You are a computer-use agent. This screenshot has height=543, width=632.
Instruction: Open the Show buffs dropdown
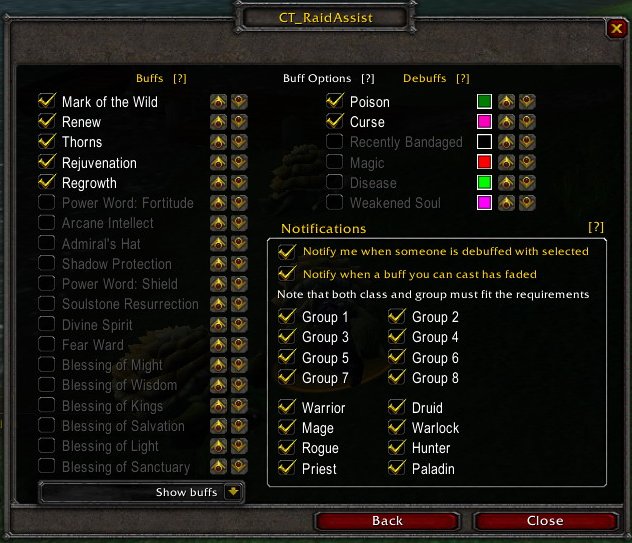click(233, 492)
